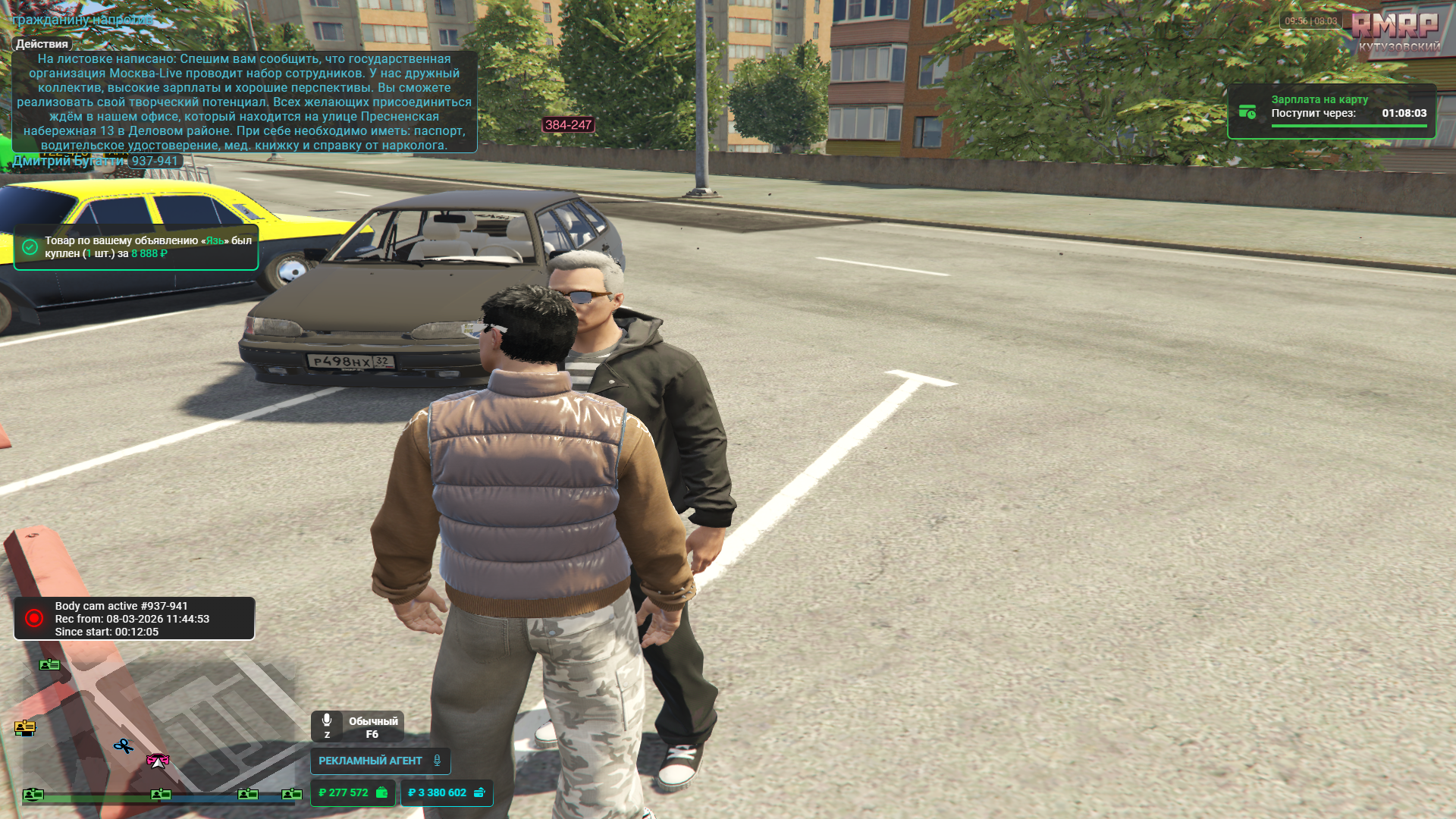This screenshot has width=1456, height=819.
Task: Open the bank card balance panel
Action: (447, 792)
